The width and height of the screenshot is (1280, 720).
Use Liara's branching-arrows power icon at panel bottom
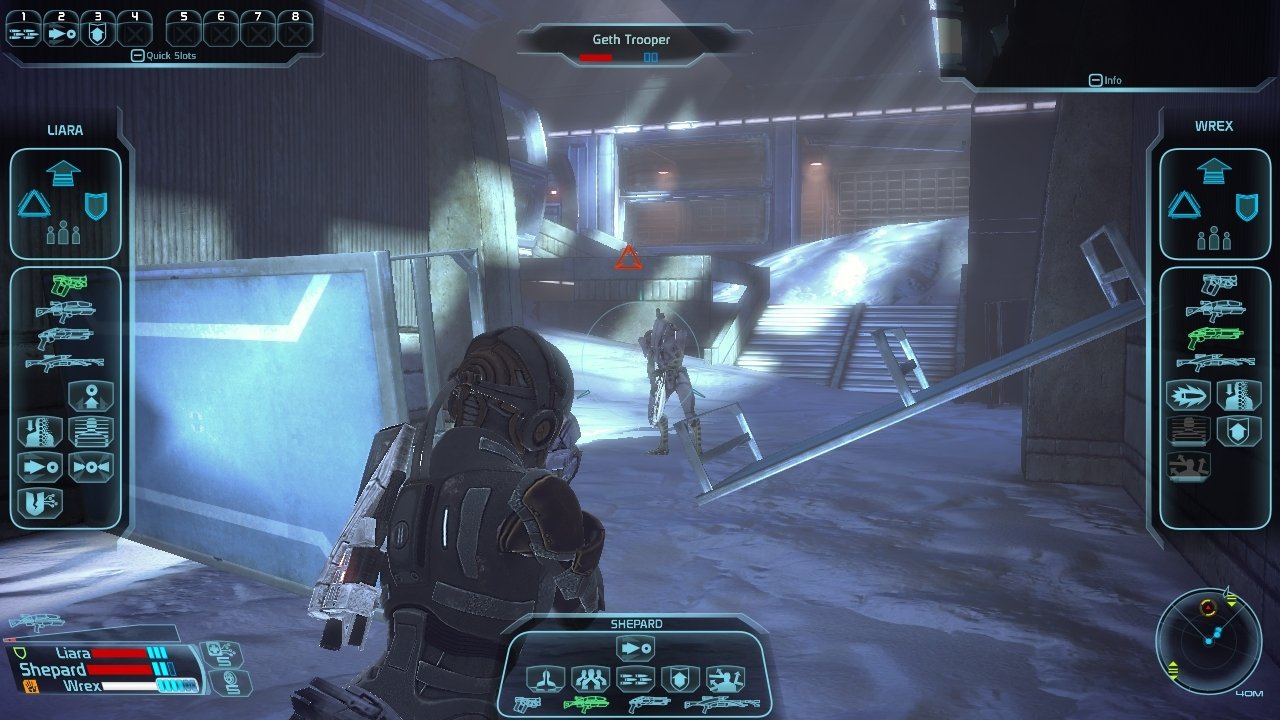[x=40, y=502]
